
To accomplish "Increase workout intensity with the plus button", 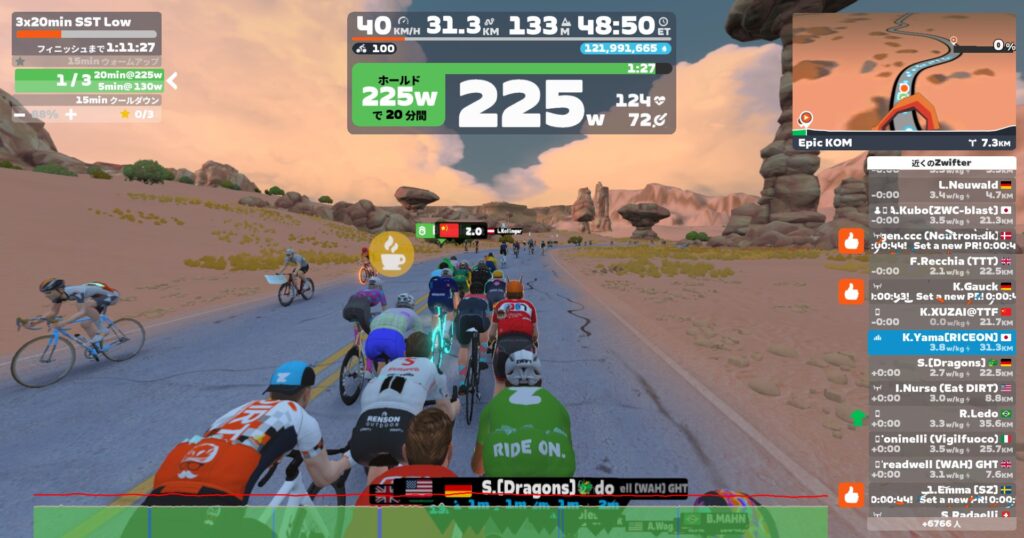I will pyautogui.click(x=71, y=114).
